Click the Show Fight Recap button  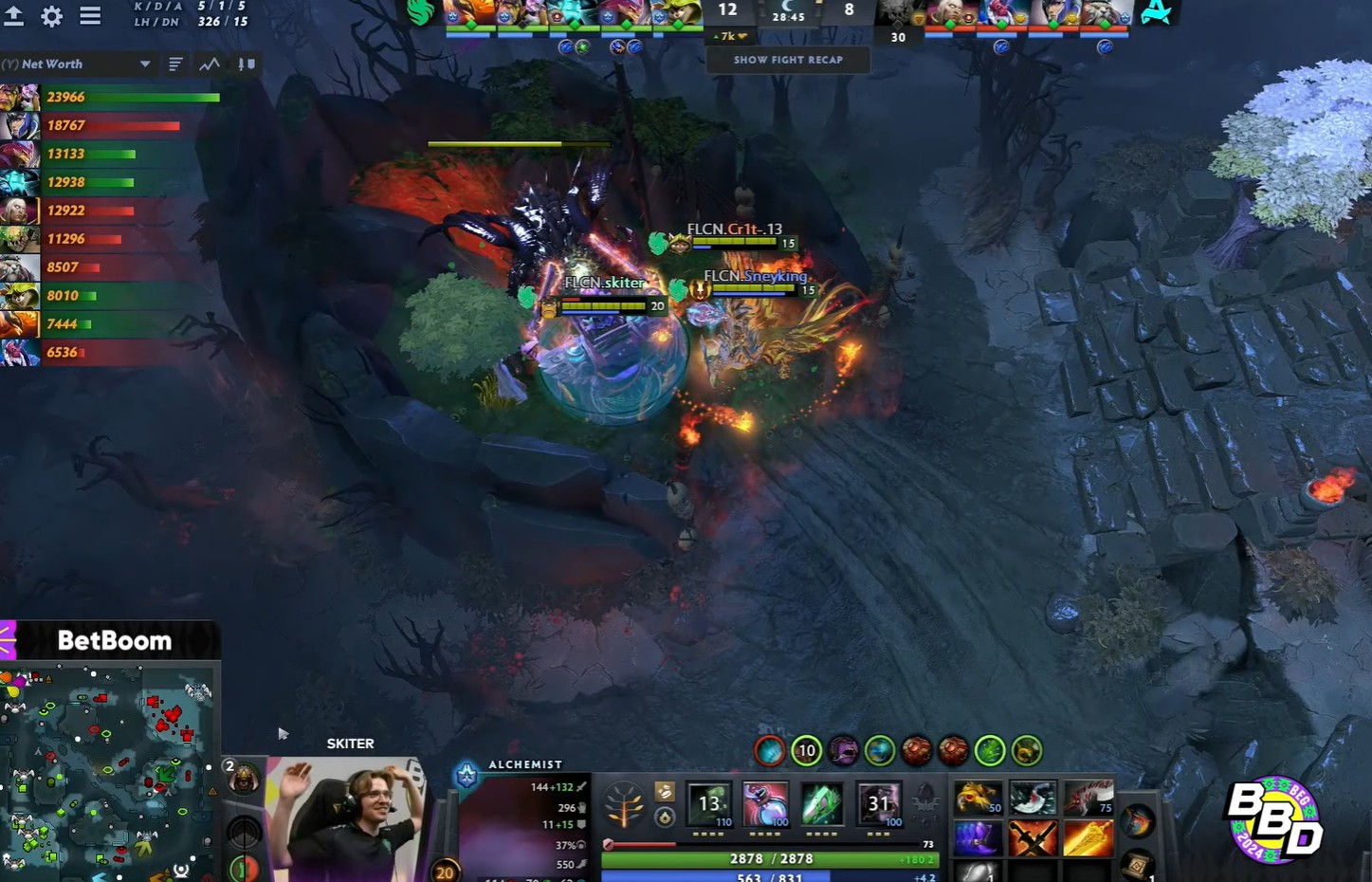[x=788, y=60]
